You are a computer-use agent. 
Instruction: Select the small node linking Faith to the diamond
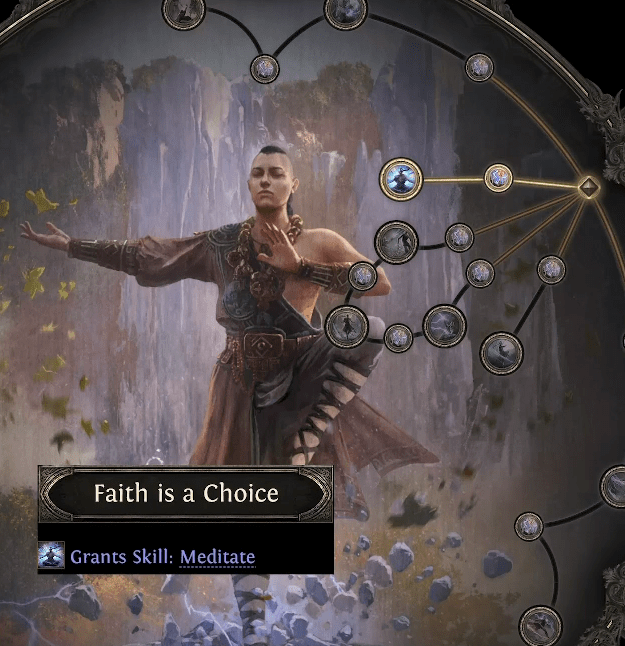coord(498,178)
